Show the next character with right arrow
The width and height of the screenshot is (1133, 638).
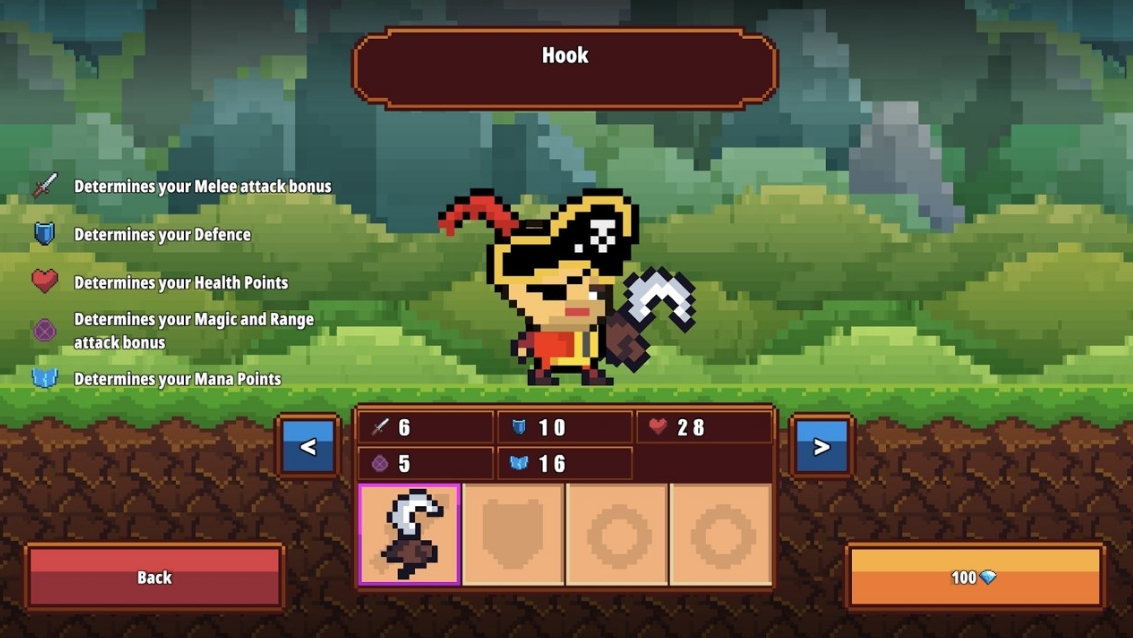point(821,446)
